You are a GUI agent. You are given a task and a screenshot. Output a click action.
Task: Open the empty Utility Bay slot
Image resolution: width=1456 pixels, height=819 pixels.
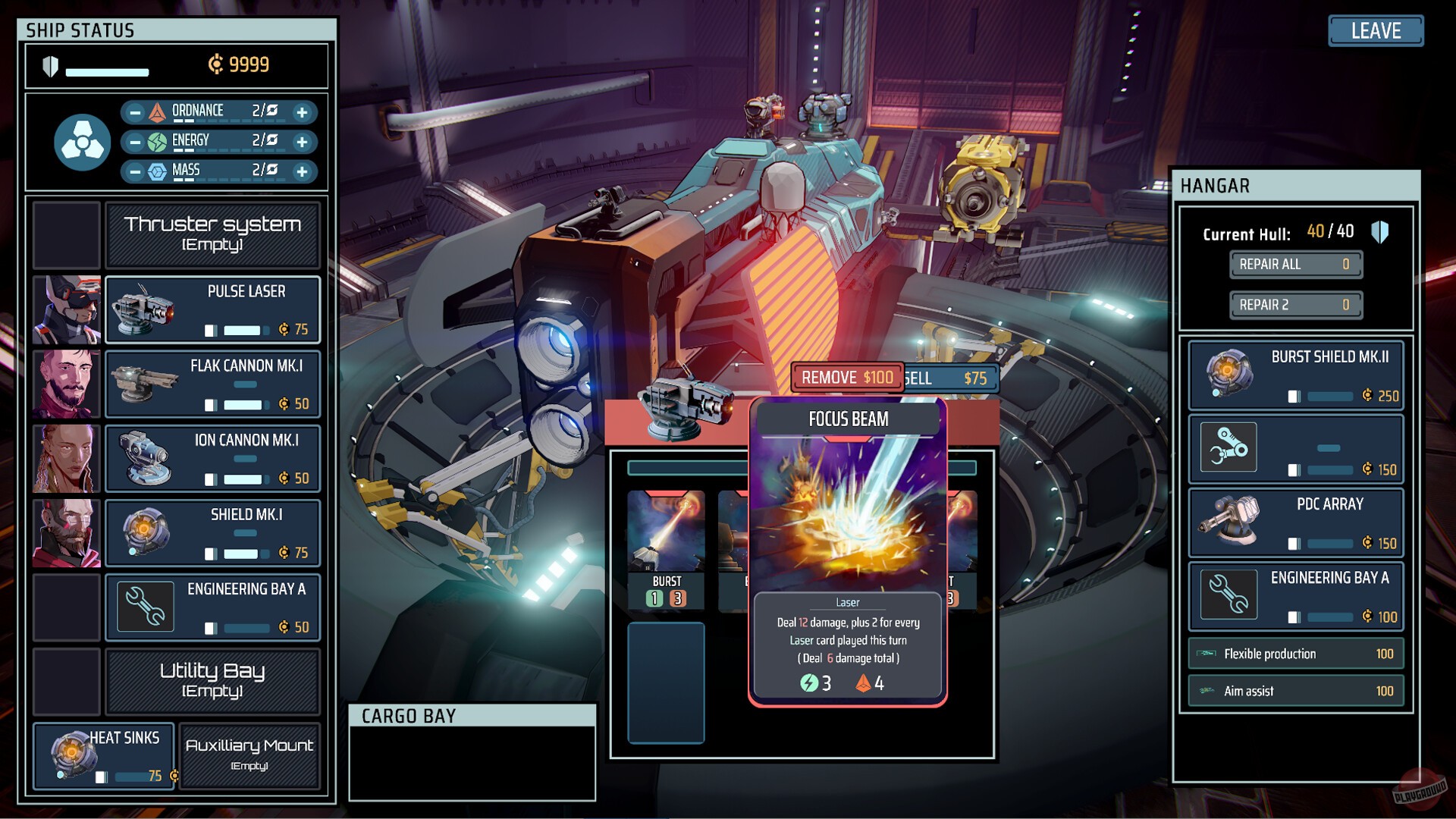[212, 680]
